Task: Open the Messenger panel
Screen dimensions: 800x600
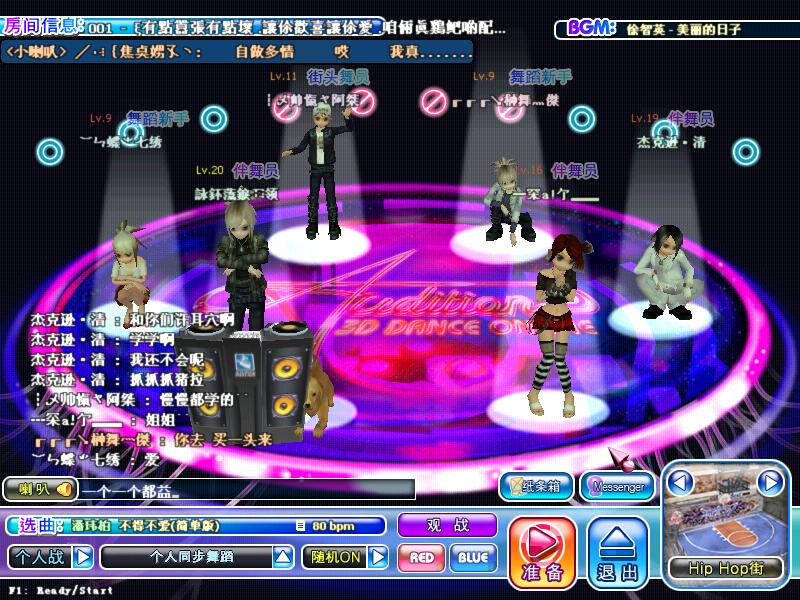Action: click(x=618, y=486)
